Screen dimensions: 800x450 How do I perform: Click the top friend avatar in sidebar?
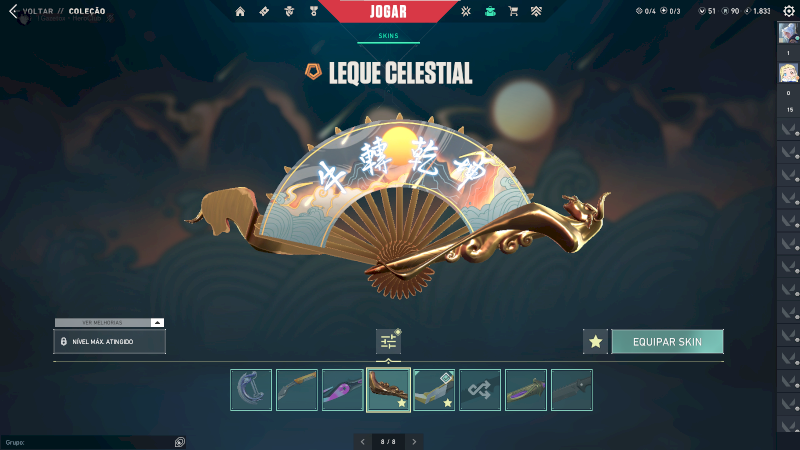coord(786,32)
